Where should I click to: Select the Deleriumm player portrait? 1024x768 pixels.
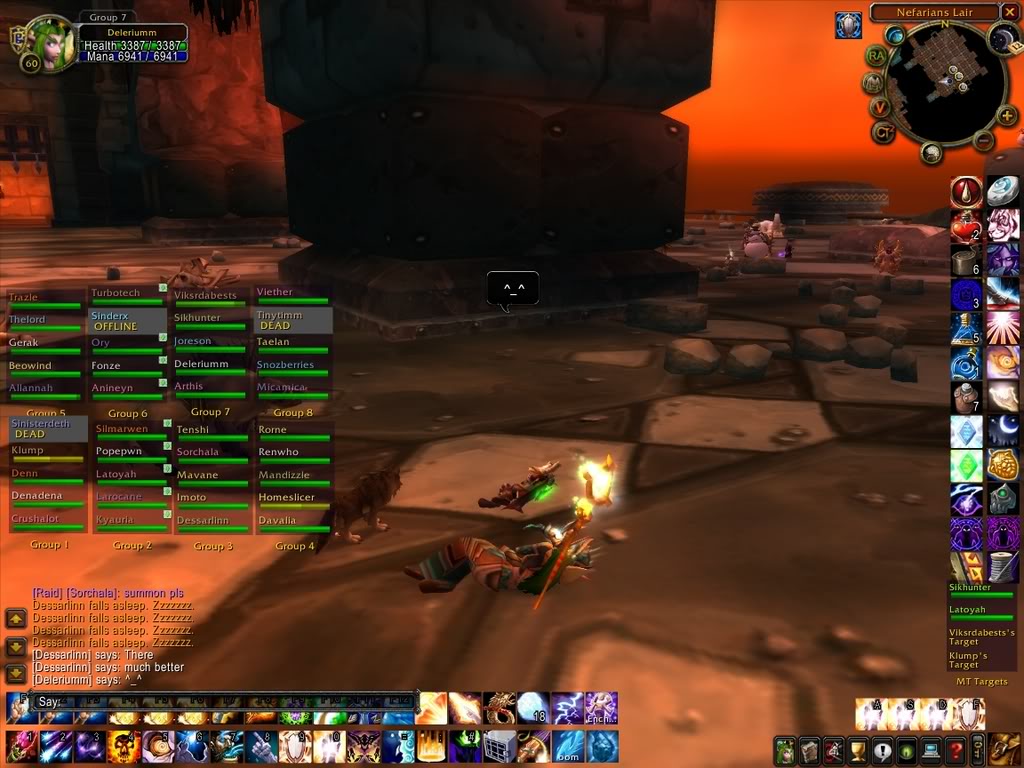(50, 44)
